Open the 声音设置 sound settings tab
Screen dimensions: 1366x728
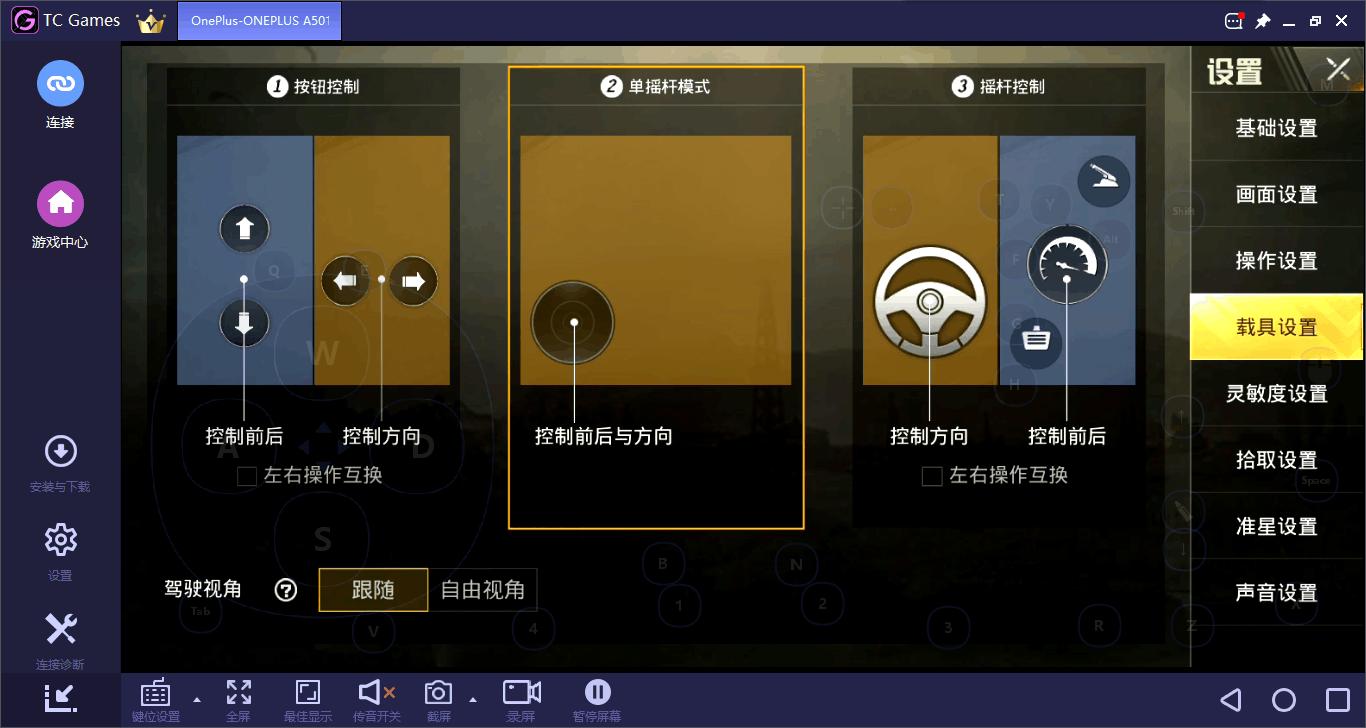click(x=1277, y=592)
